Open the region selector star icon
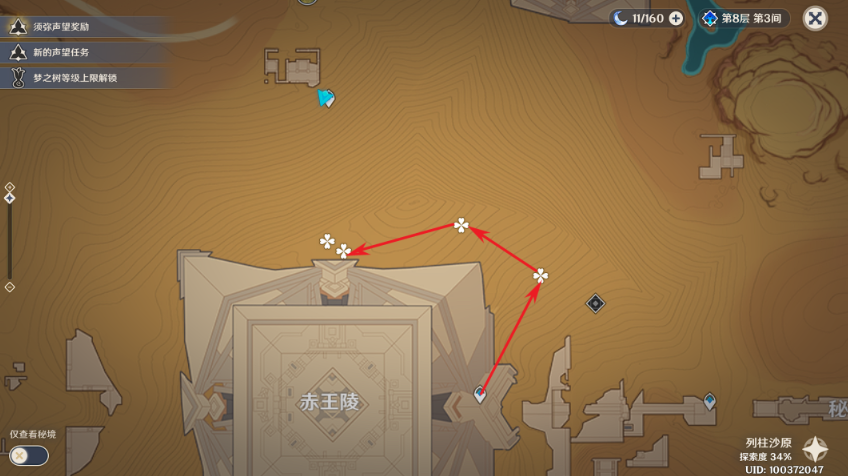Screen dimensions: 848x476 click(816, 449)
